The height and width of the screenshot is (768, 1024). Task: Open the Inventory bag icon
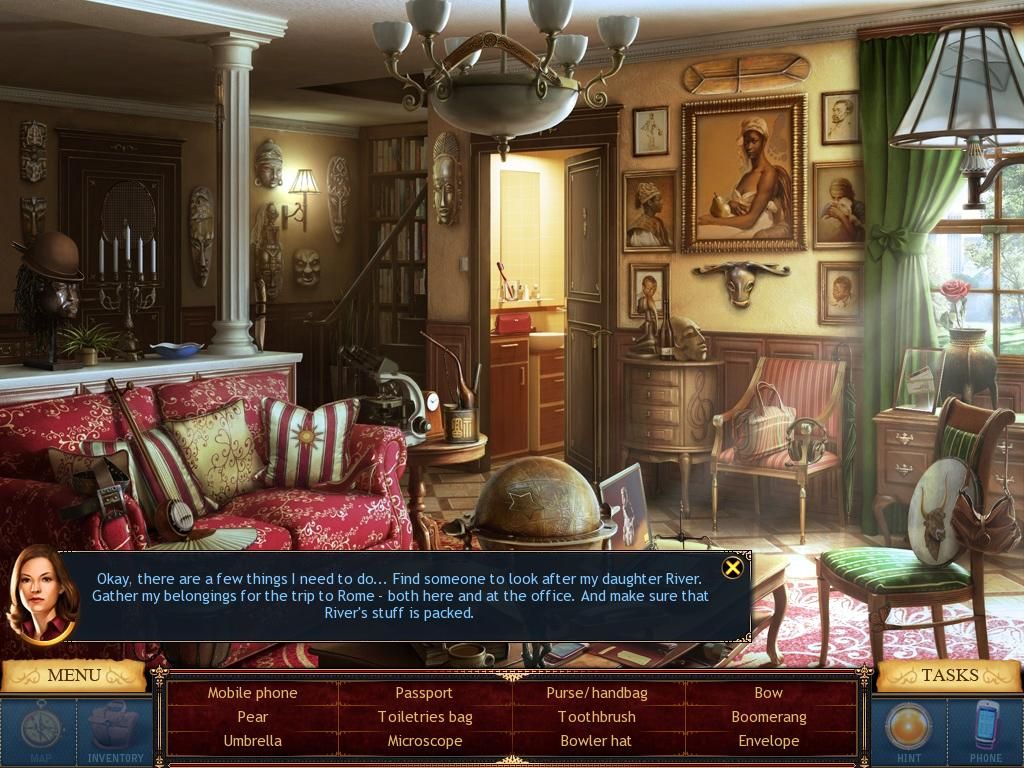click(x=115, y=727)
